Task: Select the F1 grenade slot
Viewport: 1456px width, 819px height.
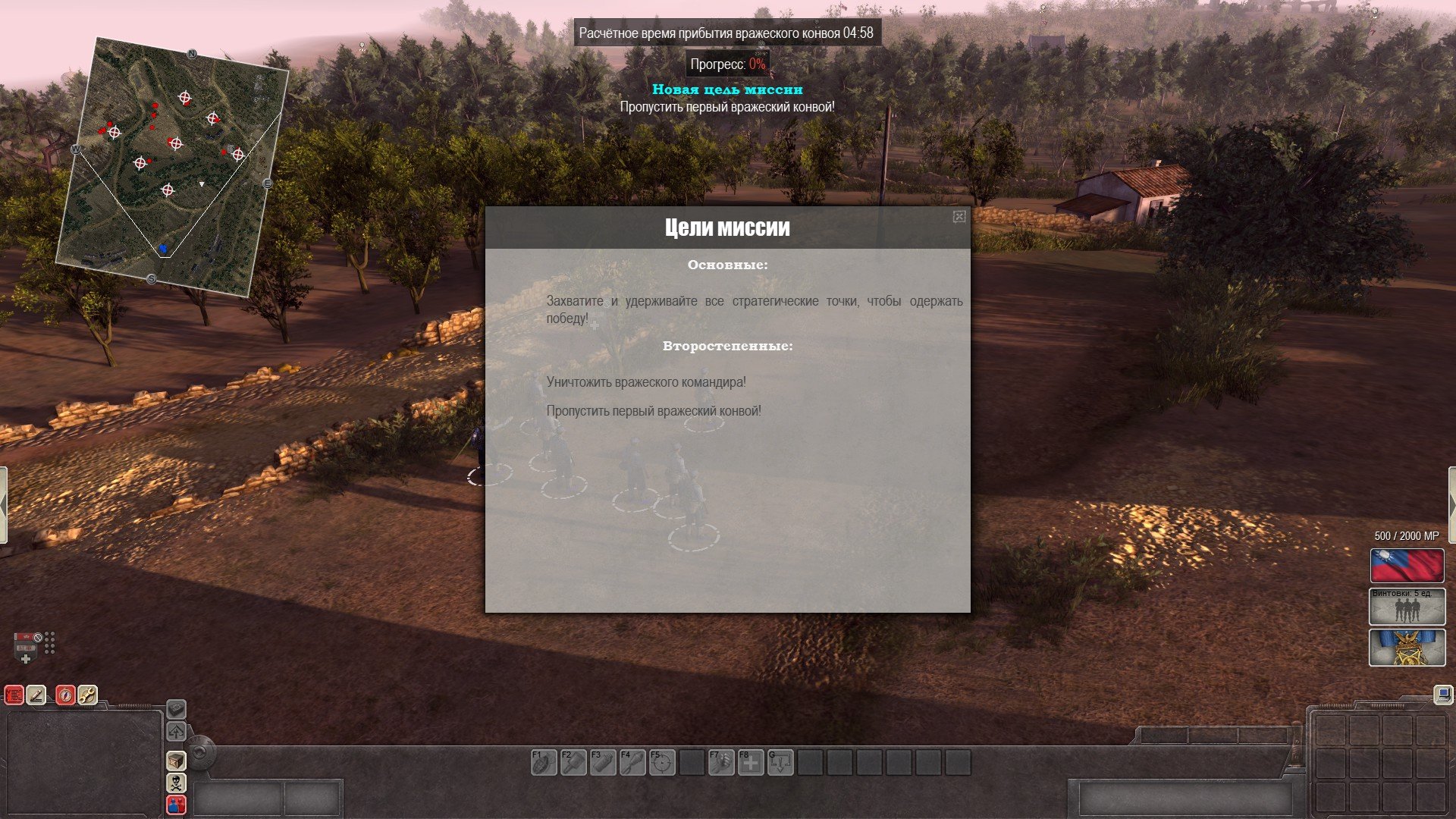Action: point(544,762)
